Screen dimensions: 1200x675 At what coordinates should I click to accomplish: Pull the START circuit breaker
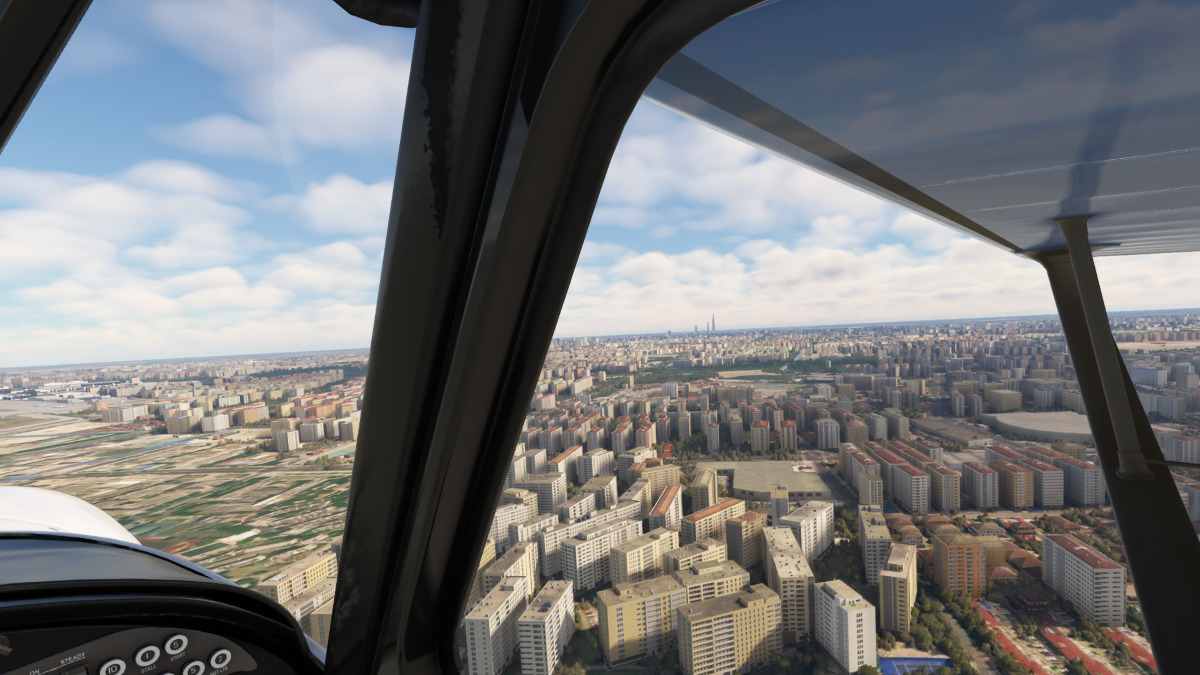click(x=176, y=644)
